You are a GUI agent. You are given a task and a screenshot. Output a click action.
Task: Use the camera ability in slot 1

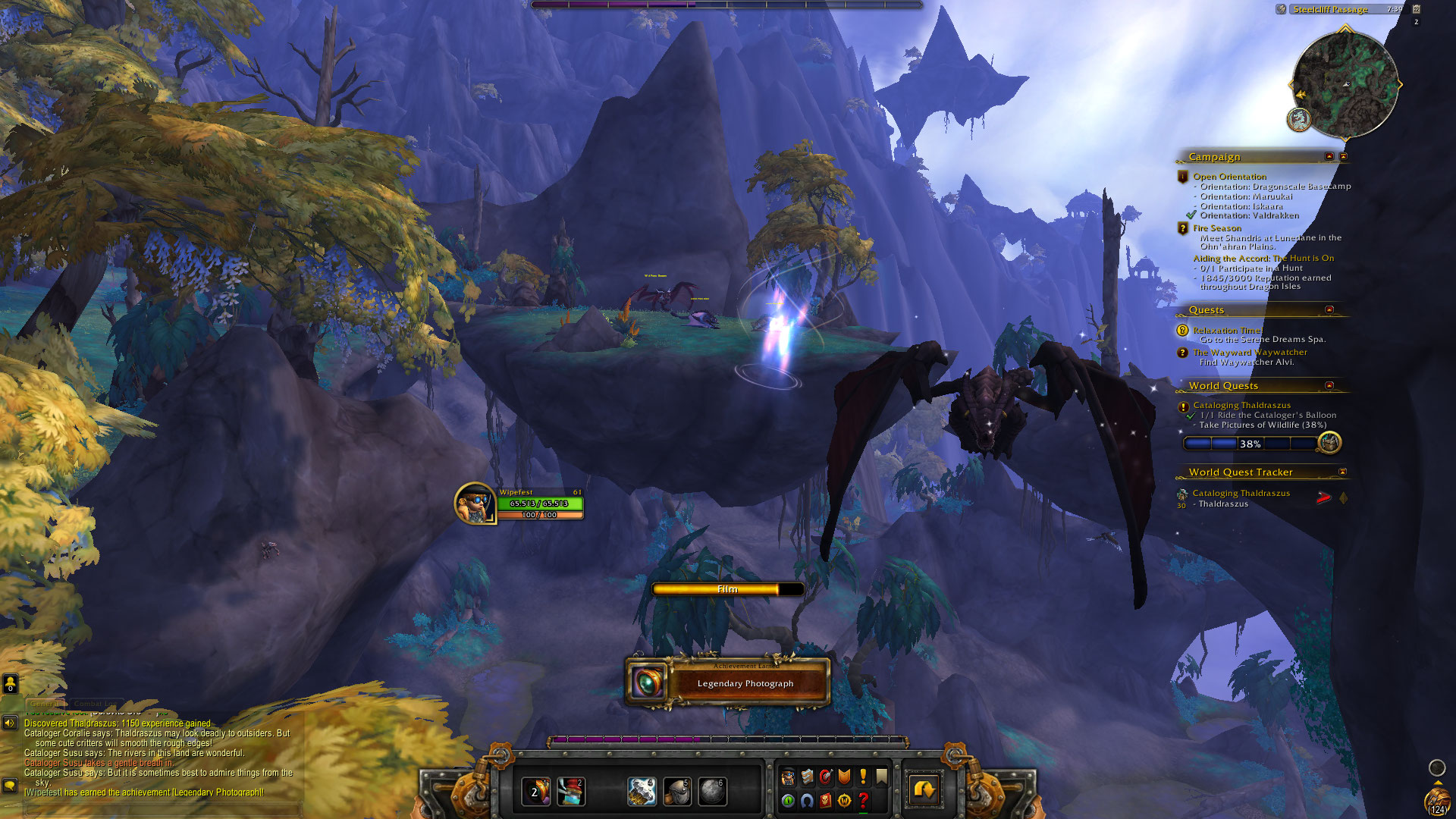[x=535, y=792]
